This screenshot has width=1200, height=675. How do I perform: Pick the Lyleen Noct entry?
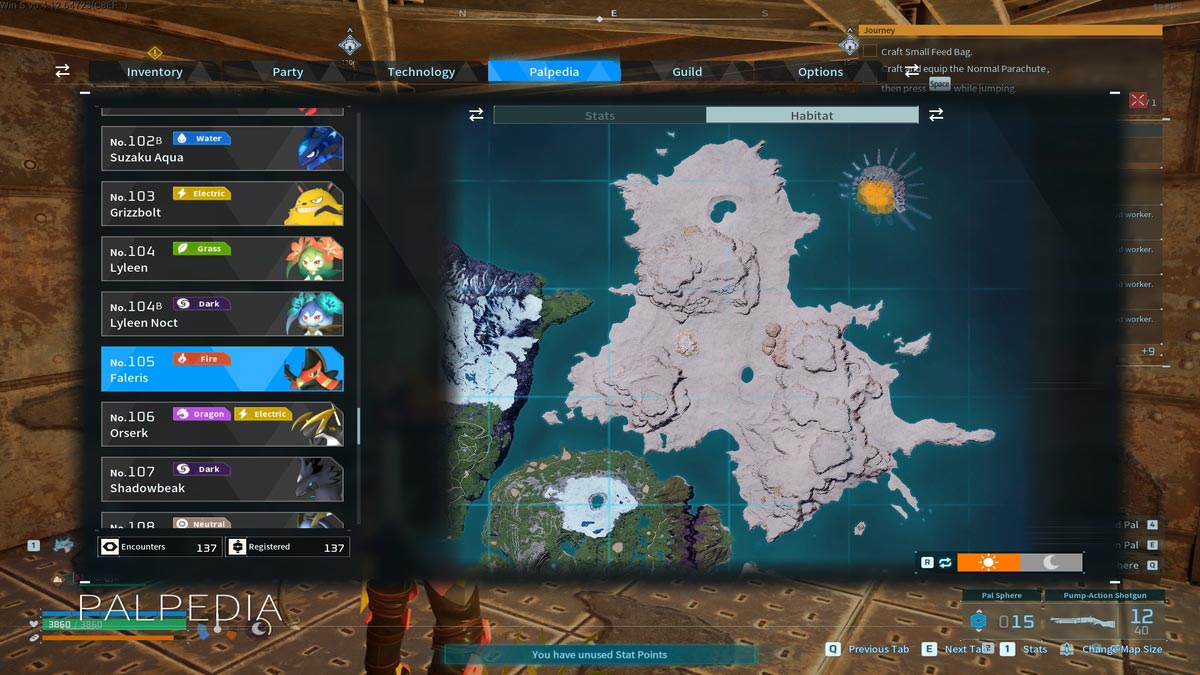(222, 314)
